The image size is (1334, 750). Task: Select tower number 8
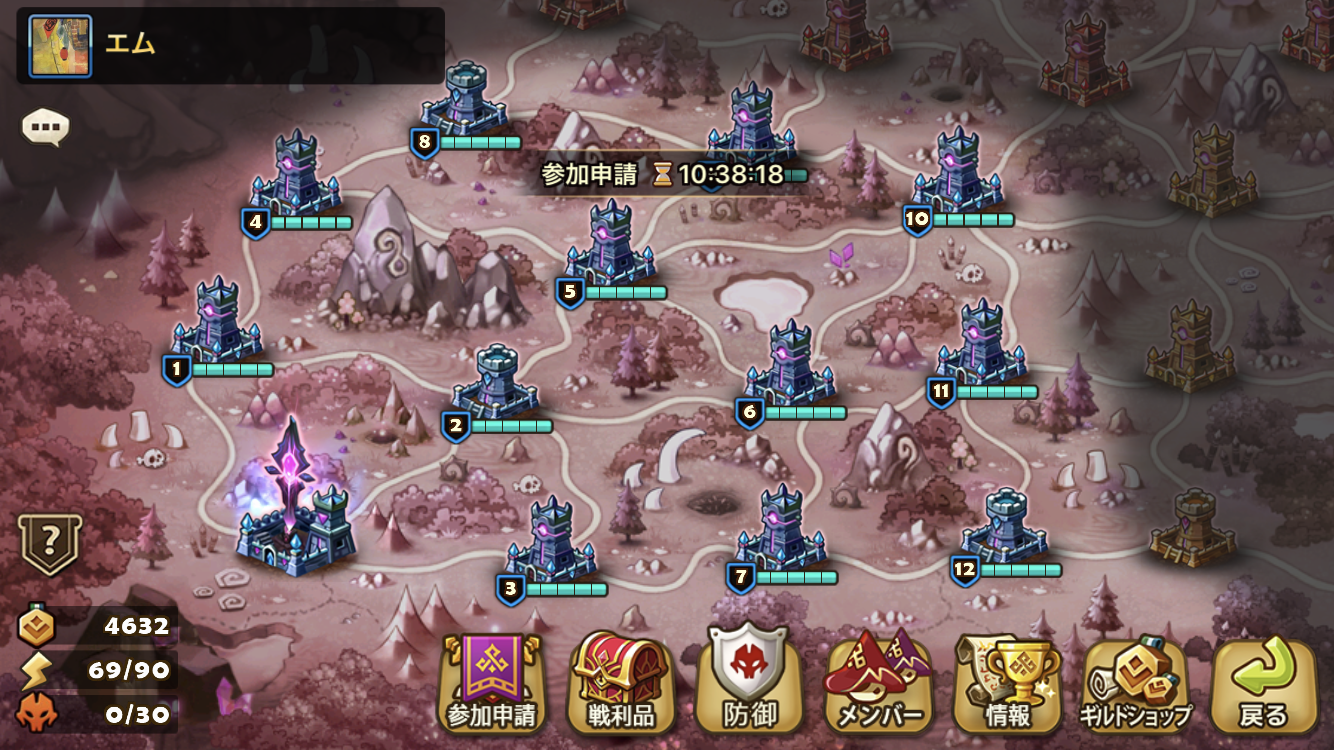[464, 102]
